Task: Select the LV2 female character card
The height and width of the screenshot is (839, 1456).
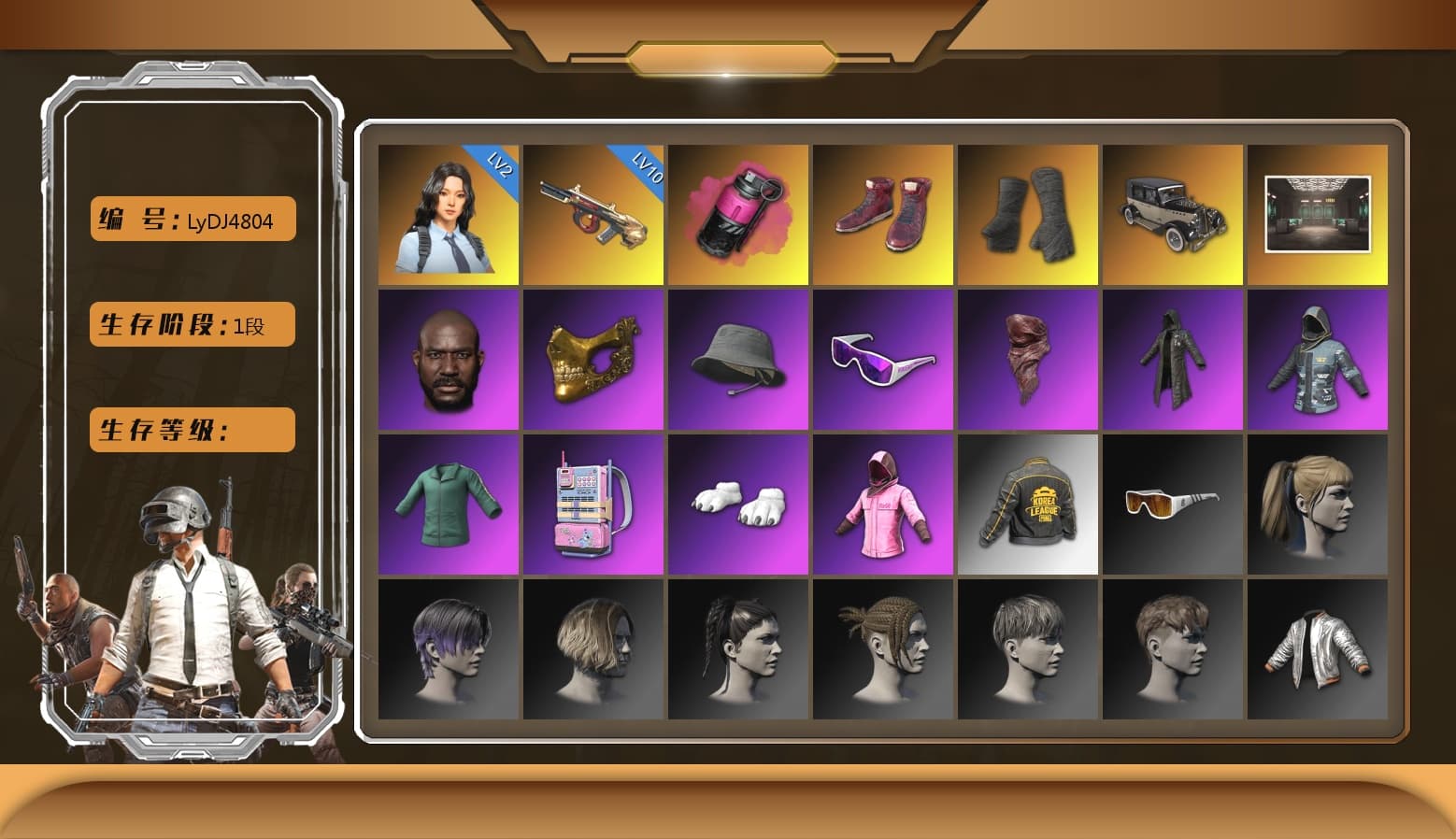Action: [x=449, y=213]
